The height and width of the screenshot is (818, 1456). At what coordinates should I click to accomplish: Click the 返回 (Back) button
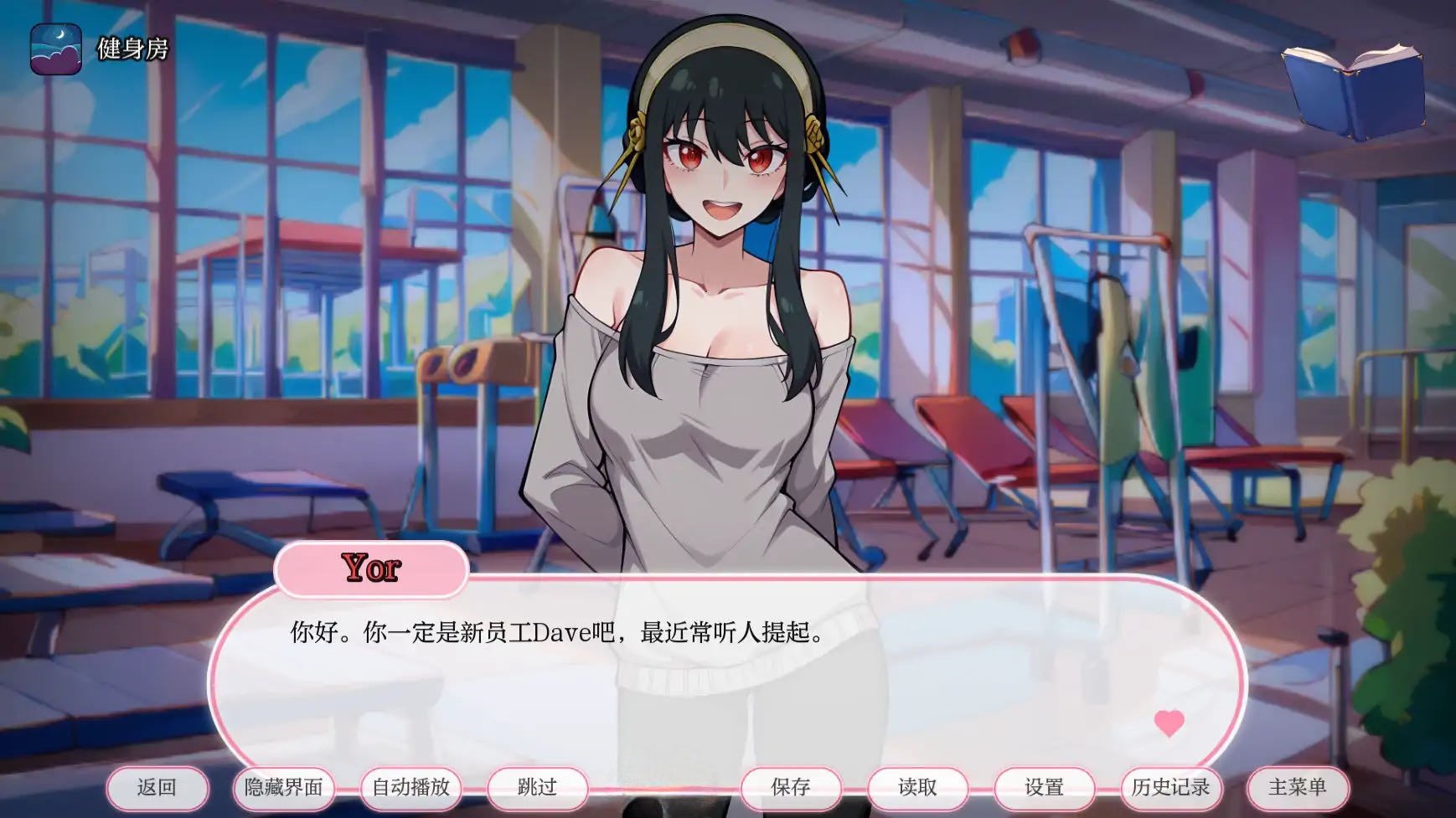(157, 788)
